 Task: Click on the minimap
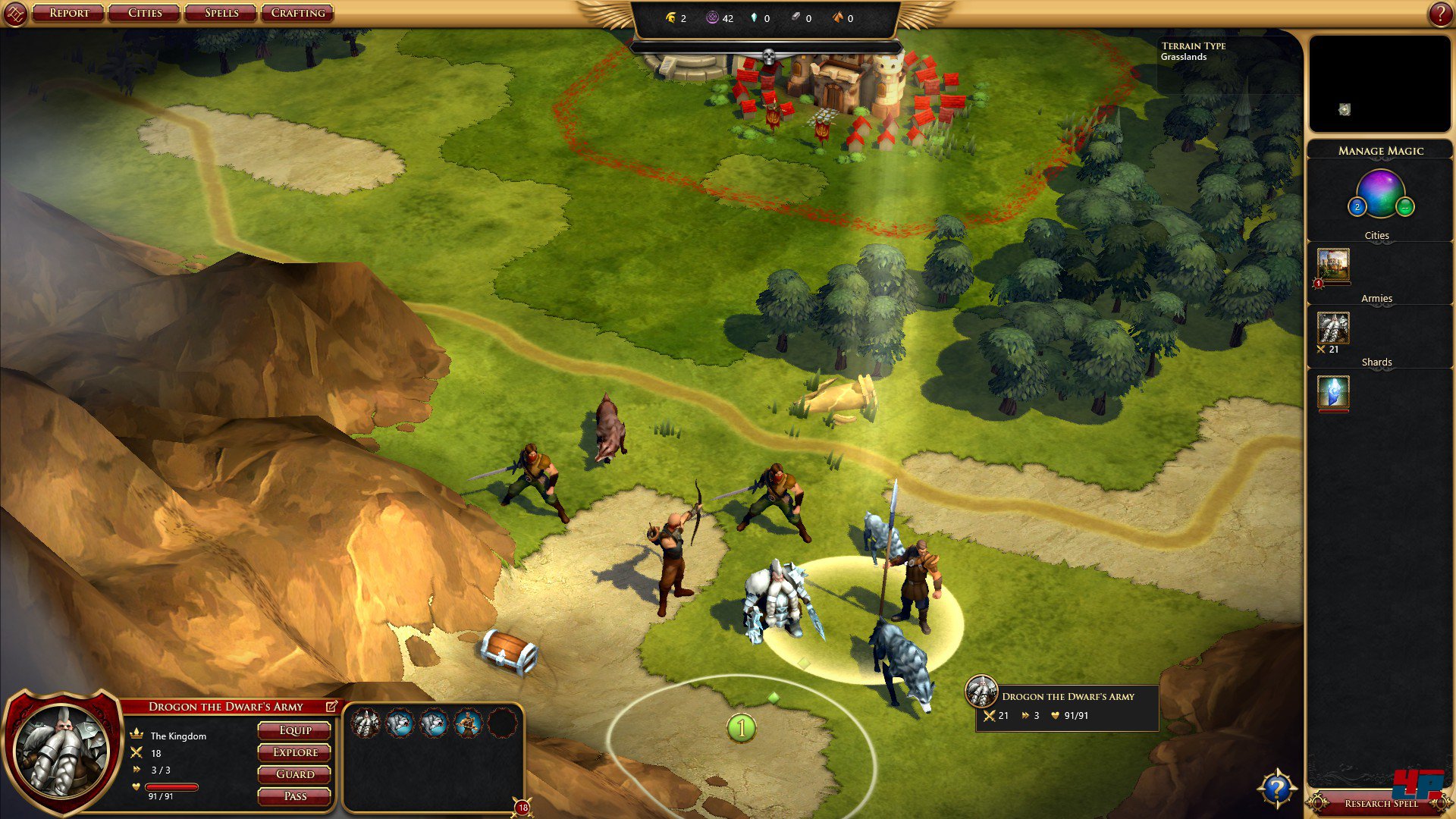[1379, 83]
